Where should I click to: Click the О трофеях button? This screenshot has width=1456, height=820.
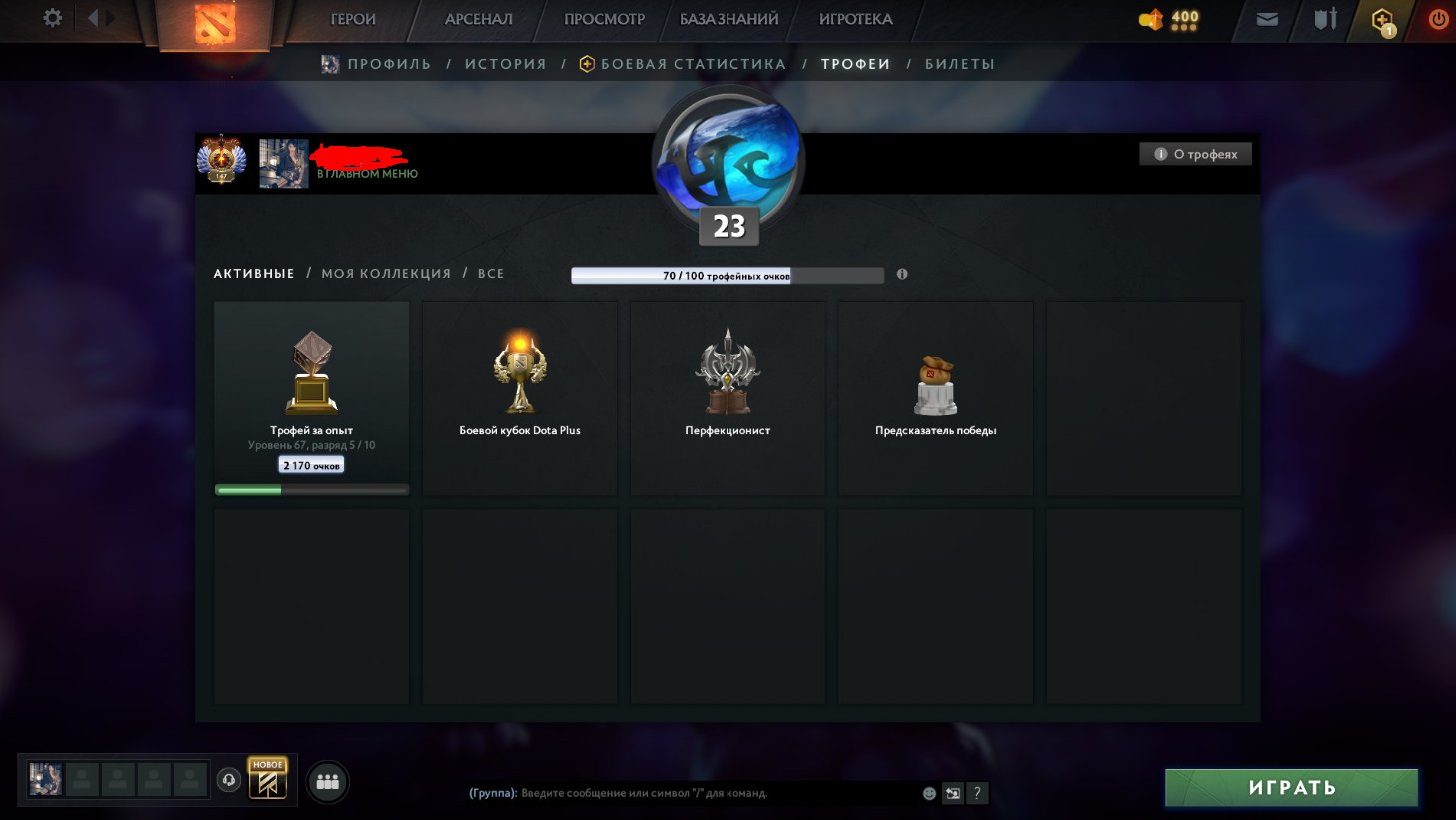pos(1195,153)
